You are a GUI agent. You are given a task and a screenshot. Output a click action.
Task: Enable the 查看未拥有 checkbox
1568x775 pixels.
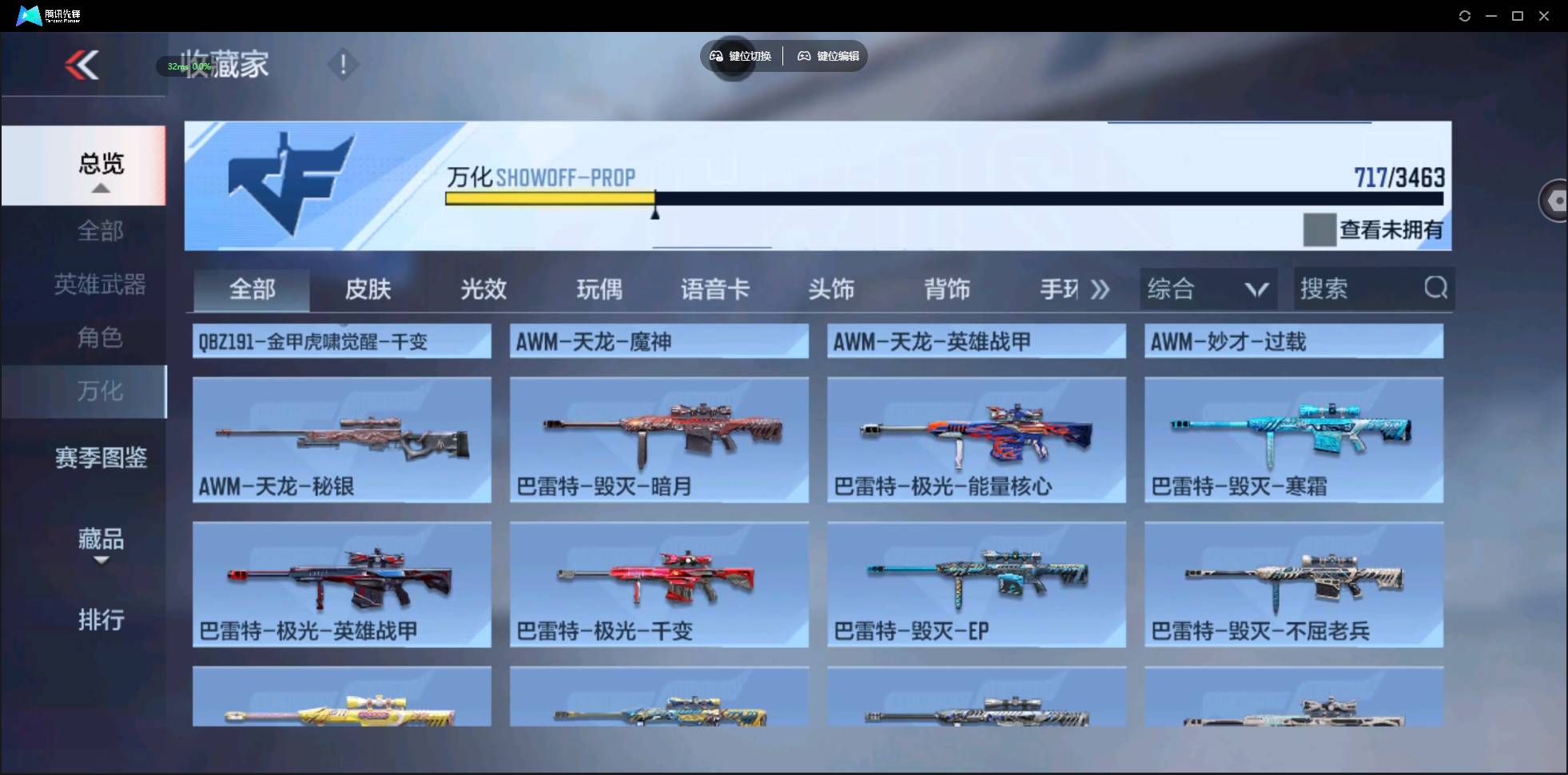pos(1320,229)
